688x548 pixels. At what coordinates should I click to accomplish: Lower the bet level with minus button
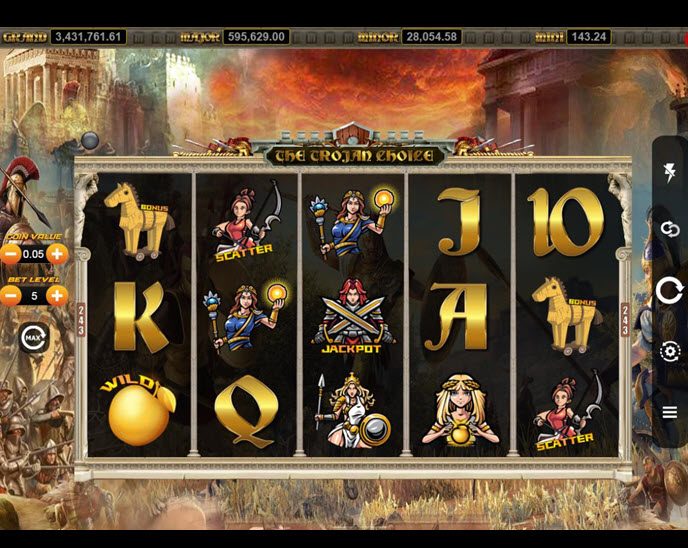coord(11,295)
